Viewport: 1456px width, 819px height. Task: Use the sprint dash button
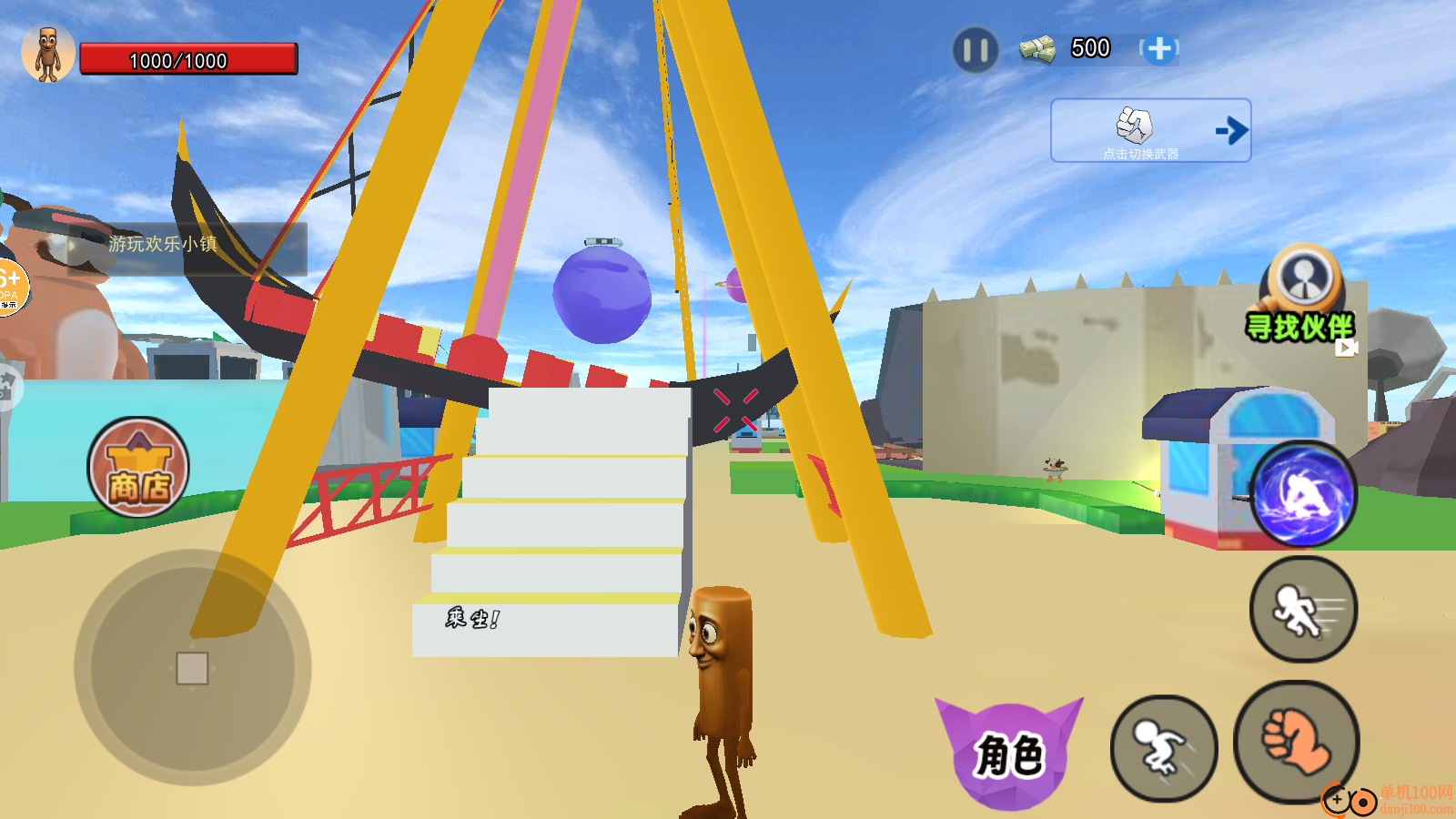[x=1303, y=609]
